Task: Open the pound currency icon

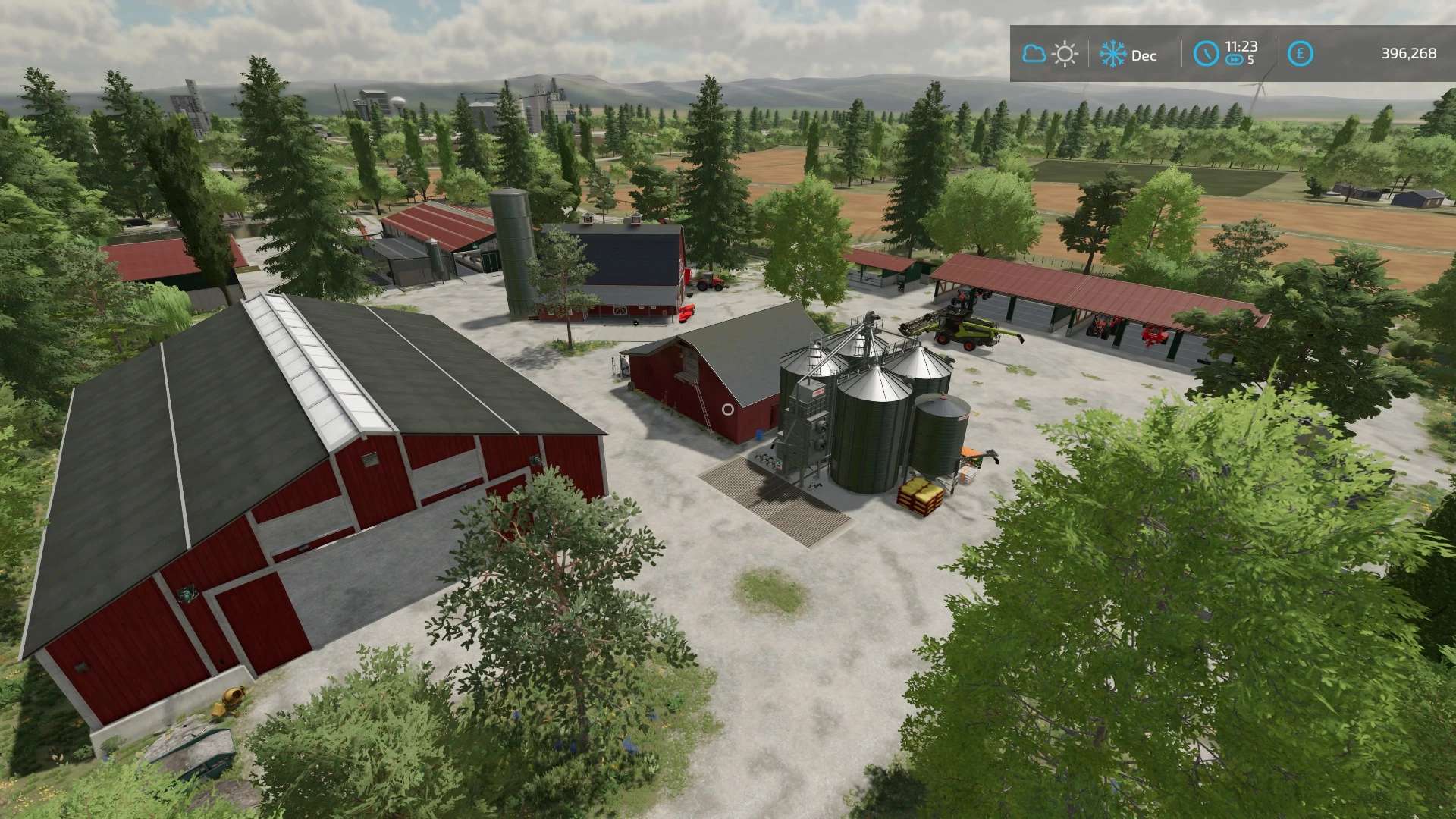Action: click(1301, 54)
